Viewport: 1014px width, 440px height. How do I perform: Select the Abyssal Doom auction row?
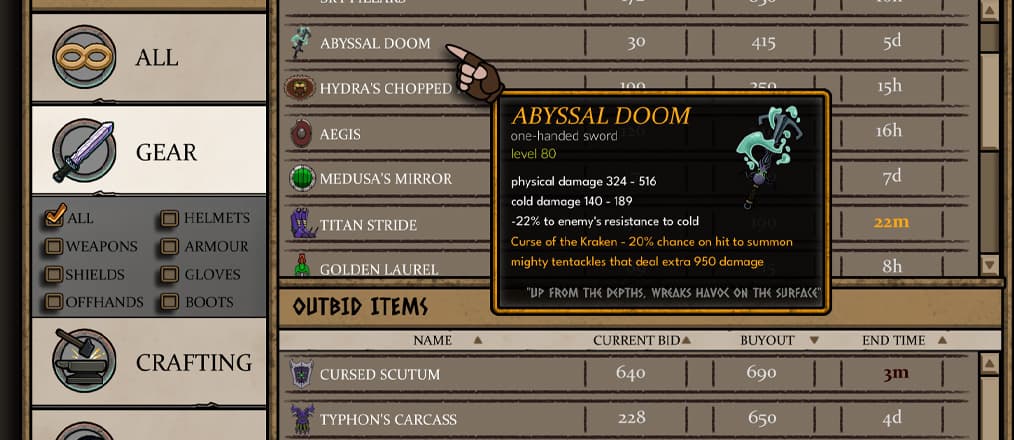[375, 43]
